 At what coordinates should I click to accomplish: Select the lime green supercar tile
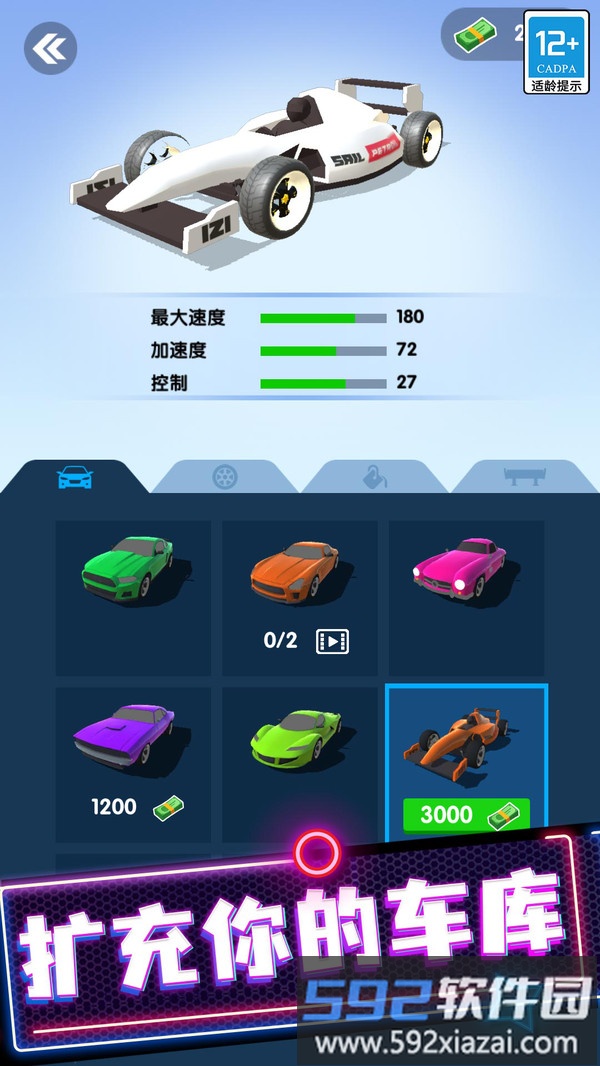tap(300, 764)
